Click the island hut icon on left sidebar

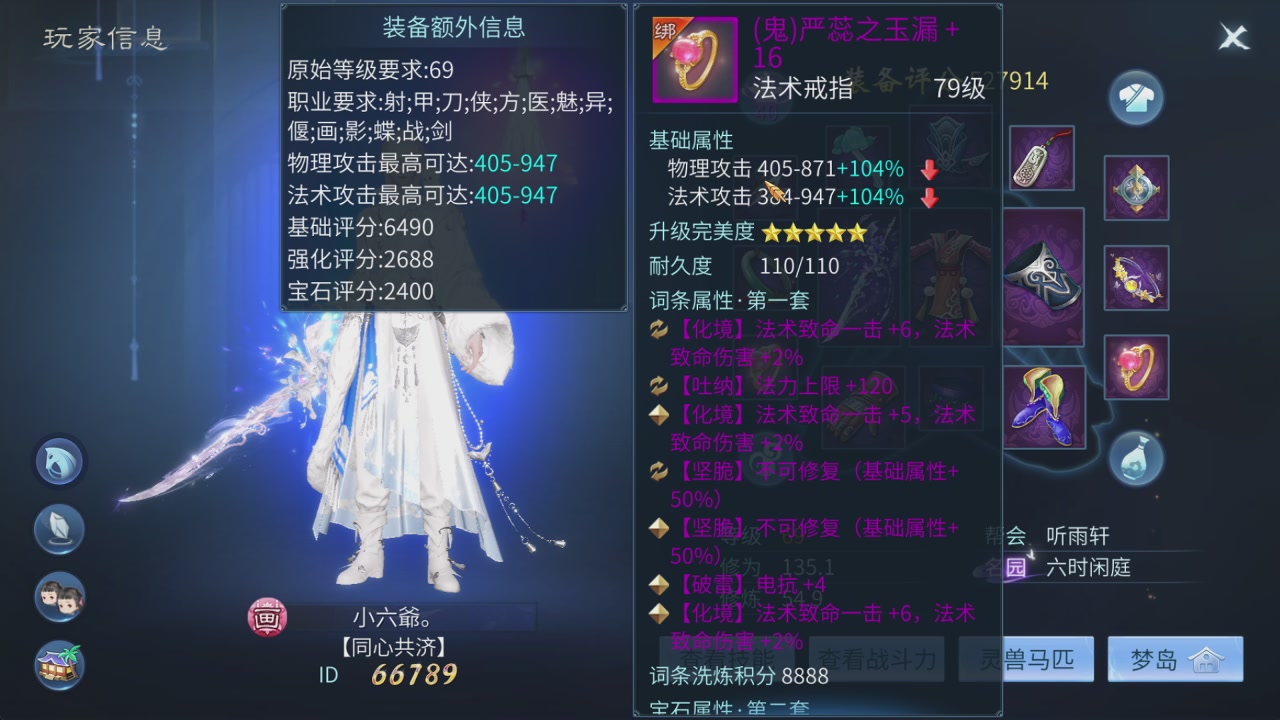click(x=59, y=665)
